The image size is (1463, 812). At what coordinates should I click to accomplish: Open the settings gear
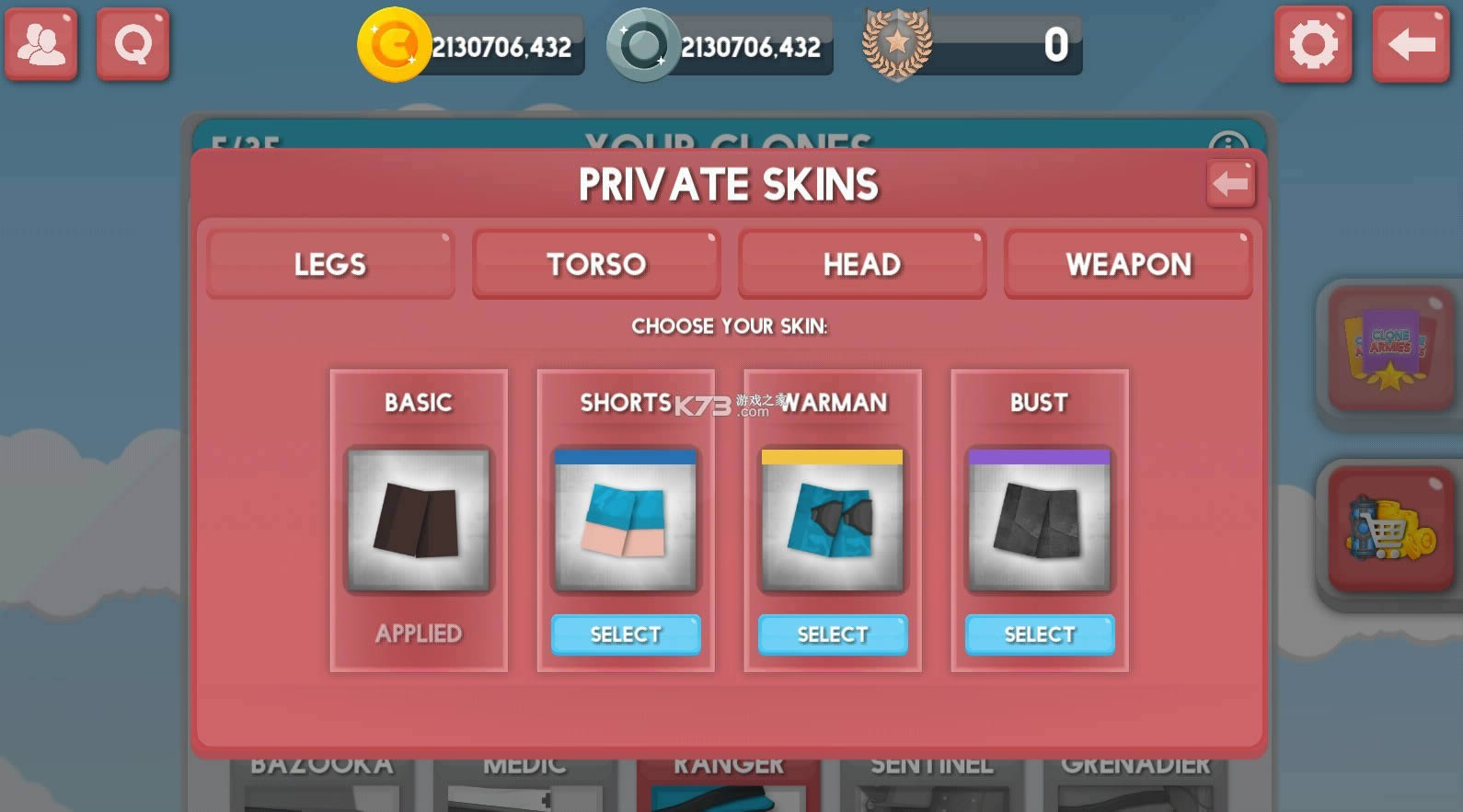(x=1313, y=42)
